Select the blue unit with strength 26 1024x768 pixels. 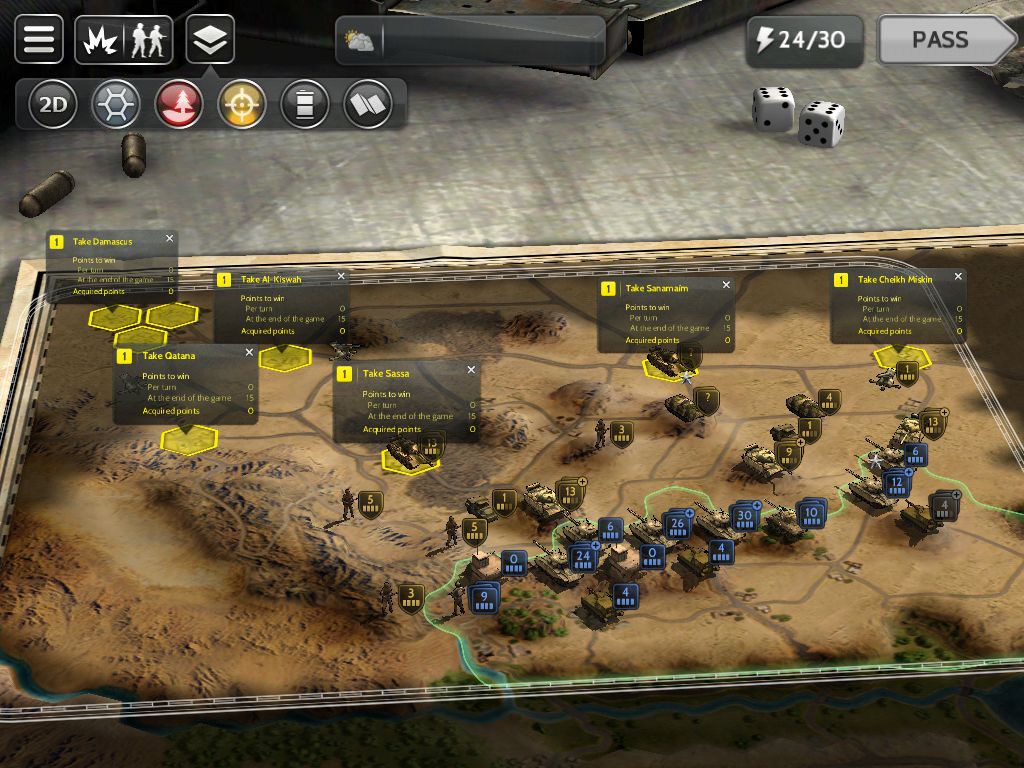pos(677,523)
